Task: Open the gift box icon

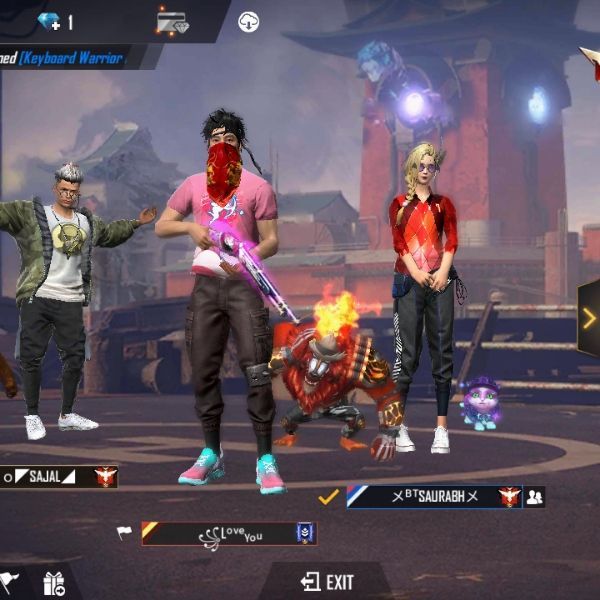Action: point(53,584)
